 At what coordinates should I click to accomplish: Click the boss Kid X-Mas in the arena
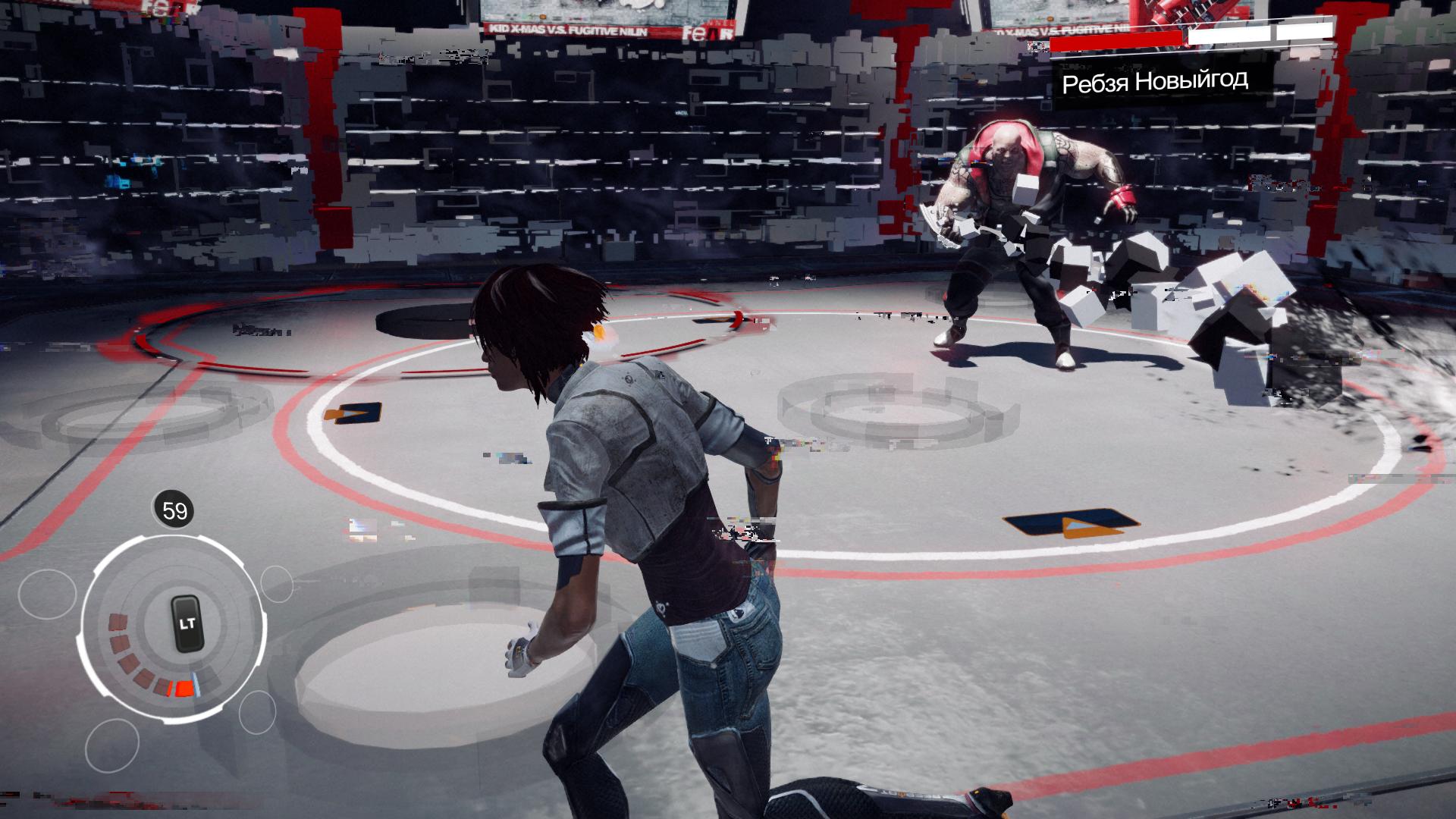click(1009, 212)
